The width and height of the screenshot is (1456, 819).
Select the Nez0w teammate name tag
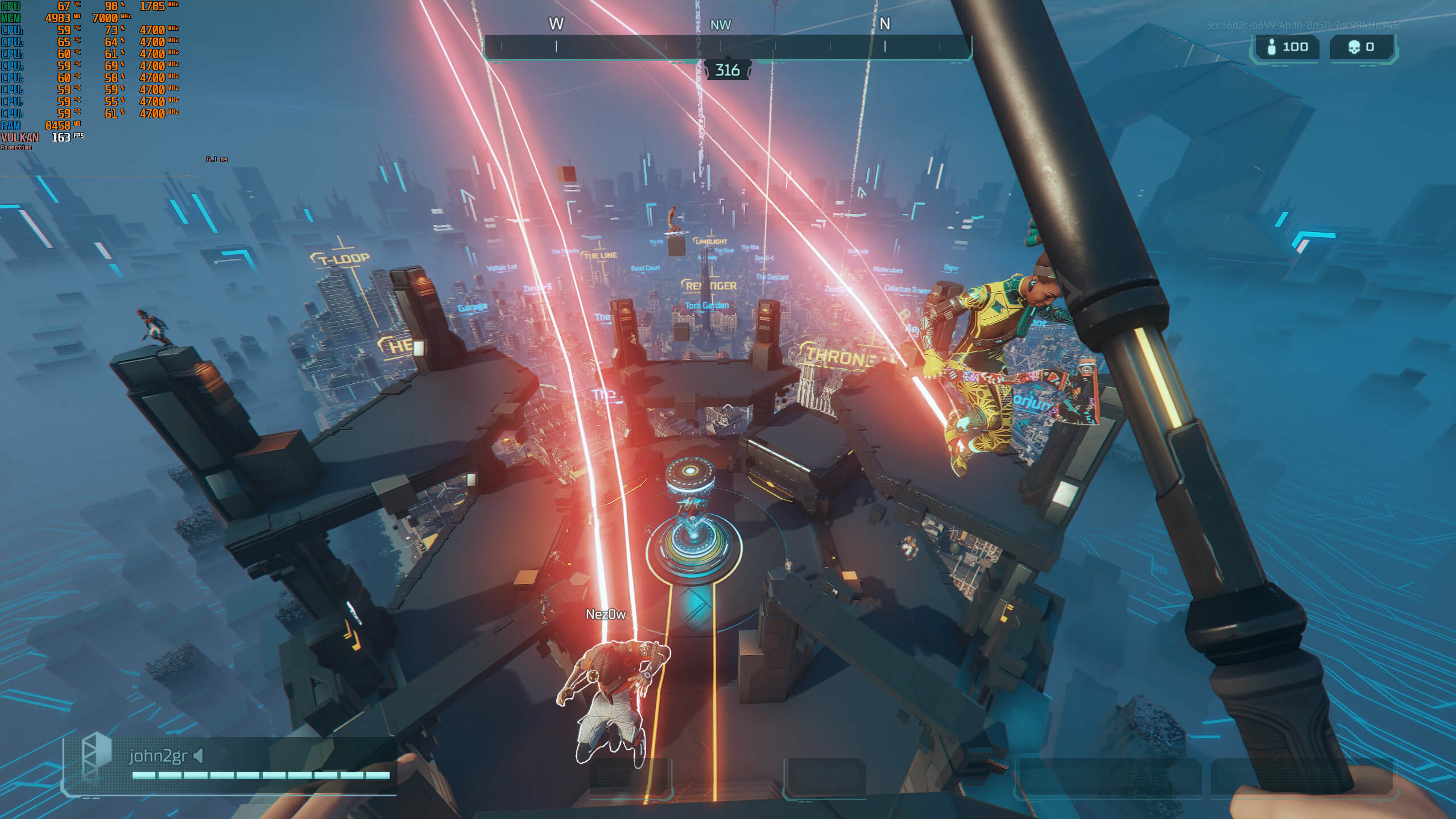606,614
